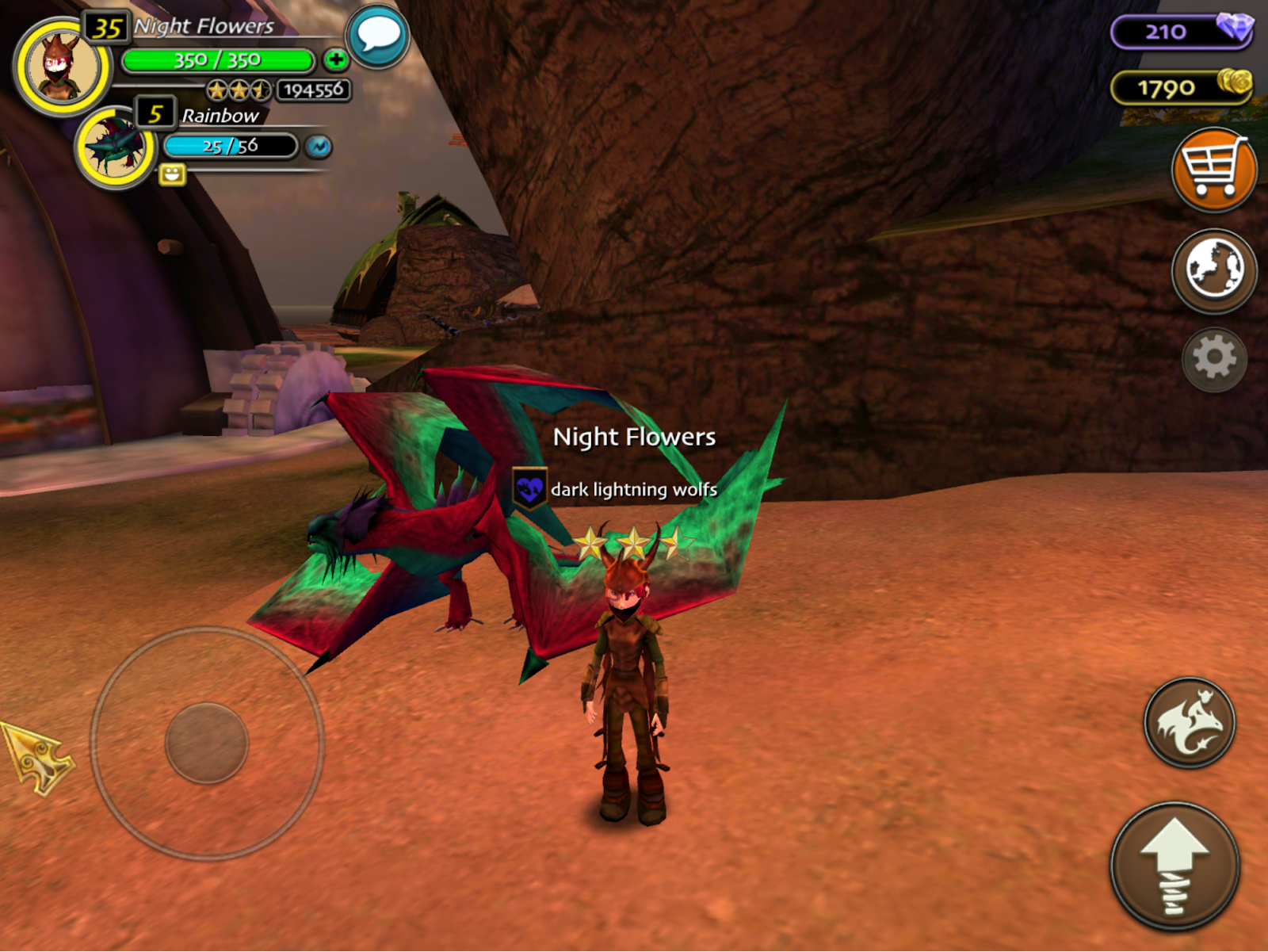Open the shopping cart store
Viewport: 1268px width, 952px height.
click(x=1213, y=169)
